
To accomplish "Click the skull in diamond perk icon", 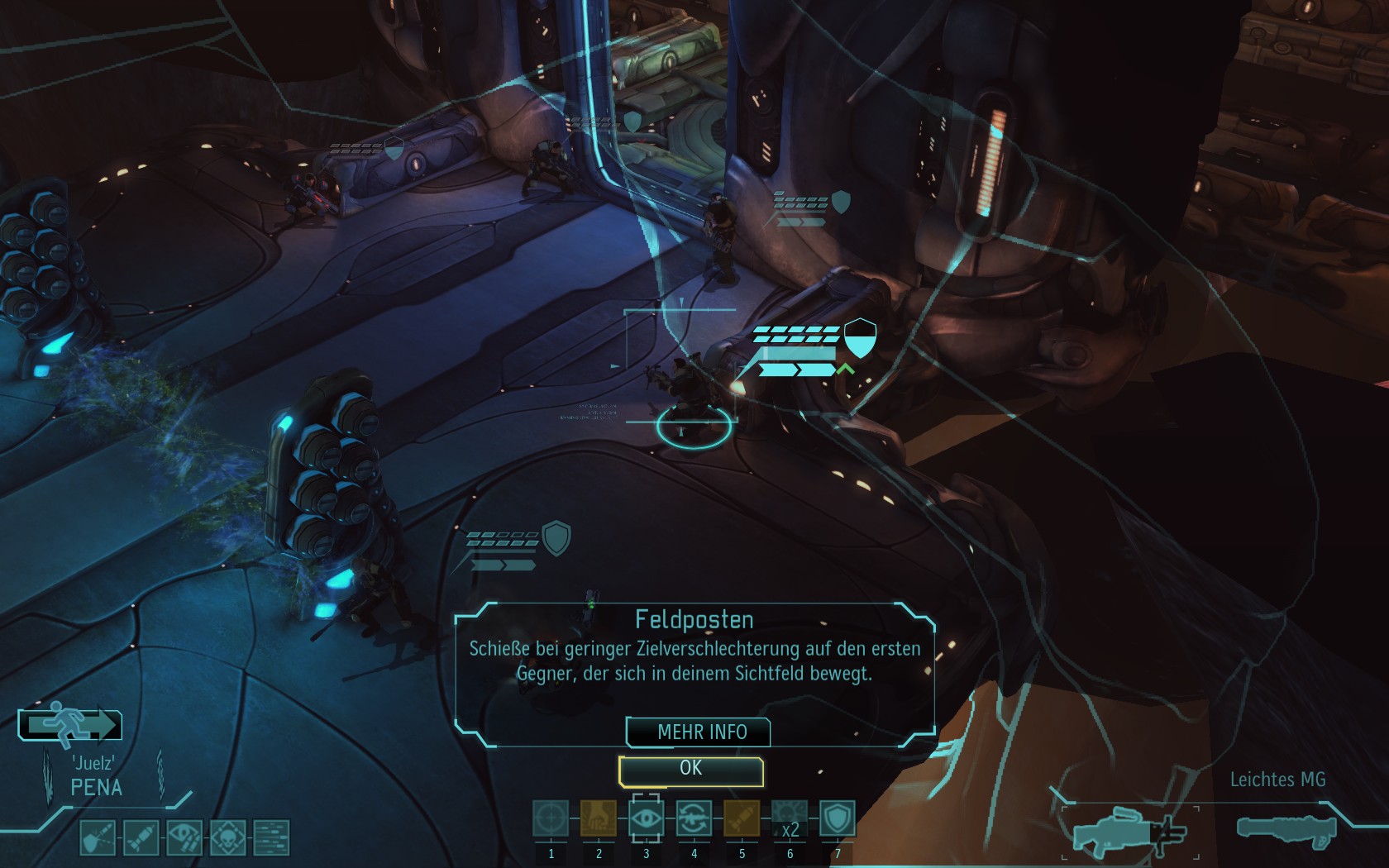I will click(227, 837).
